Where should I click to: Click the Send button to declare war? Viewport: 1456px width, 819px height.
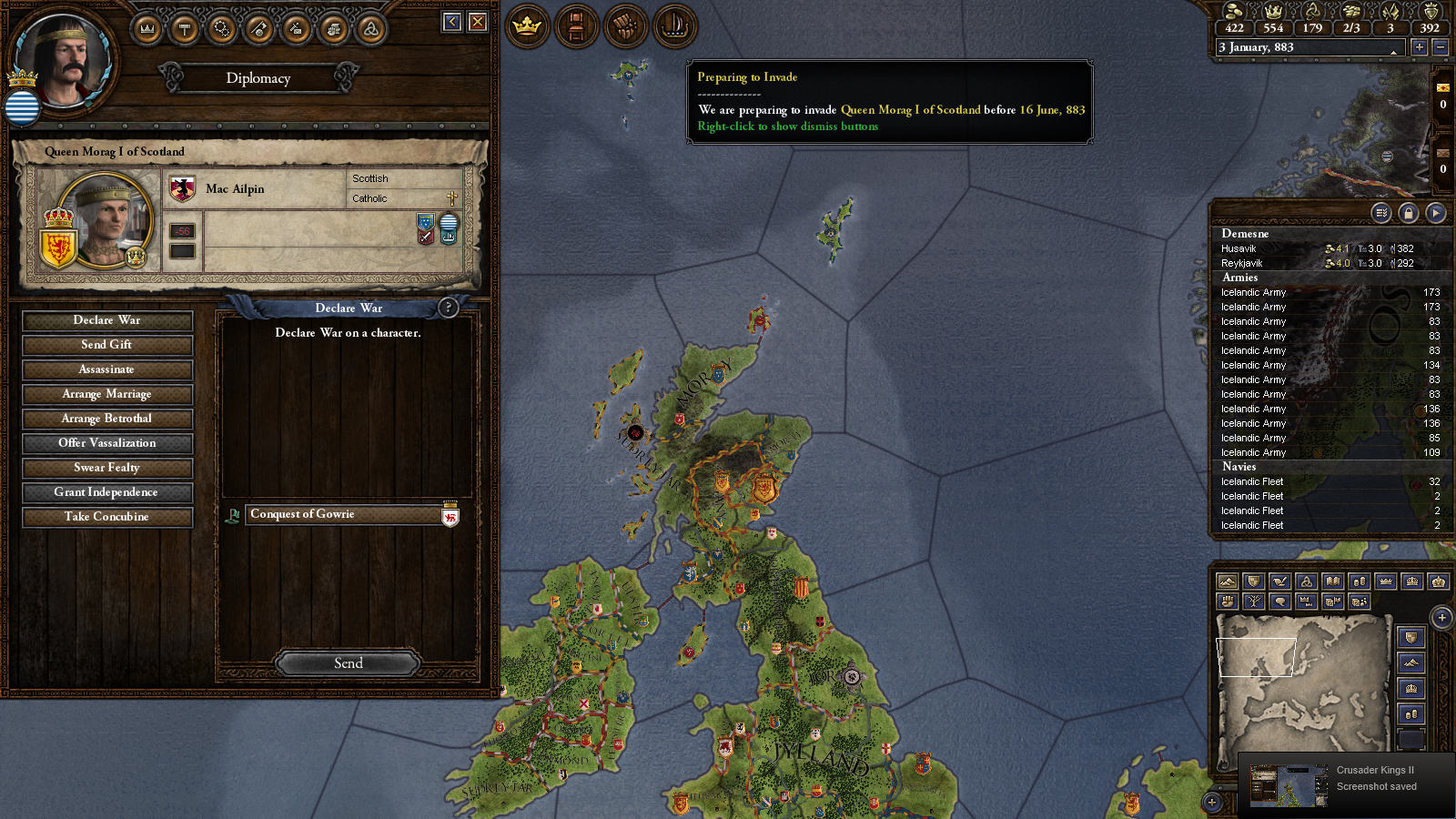[x=348, y=663]
